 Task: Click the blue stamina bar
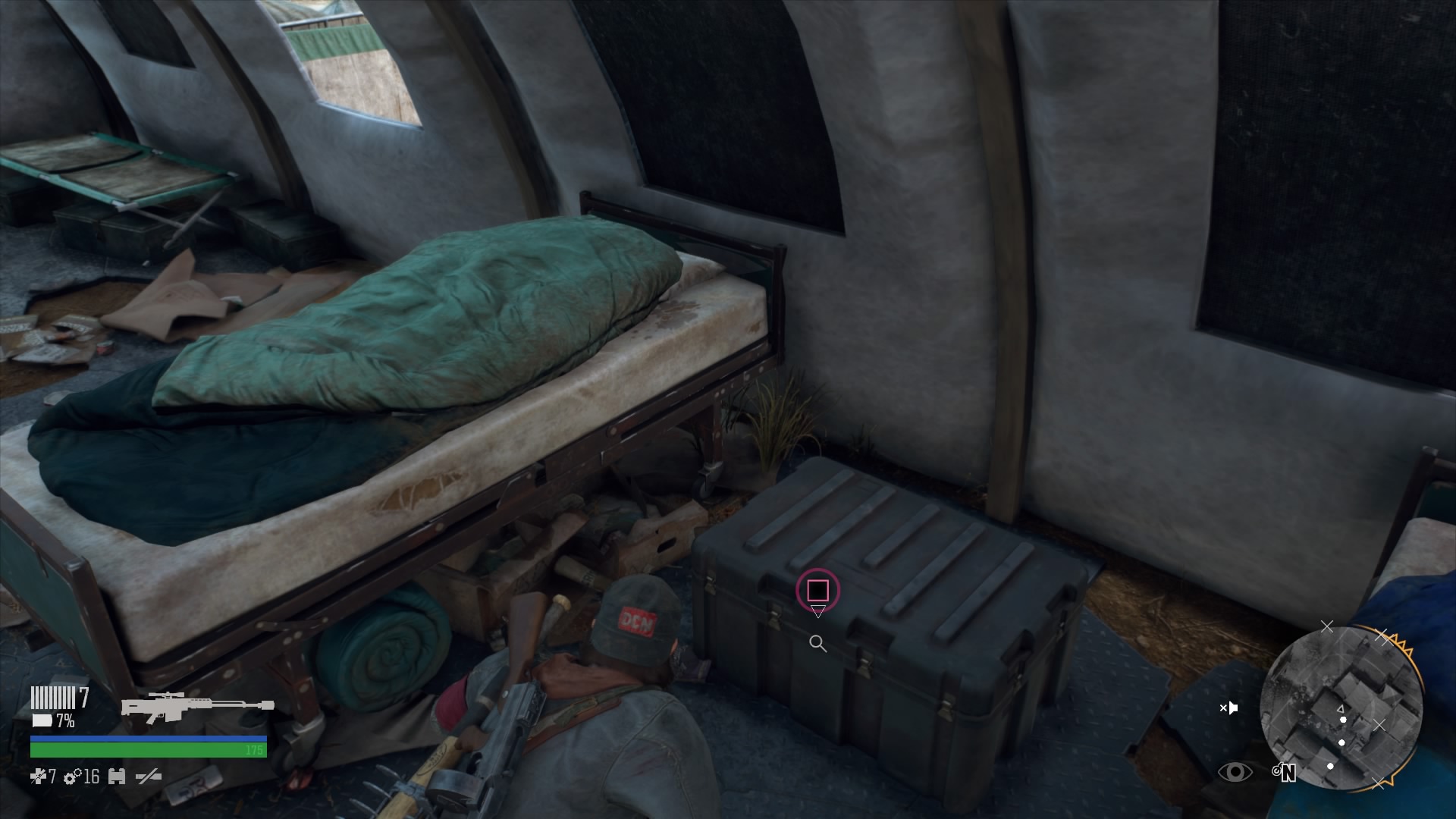pos(148,739)
